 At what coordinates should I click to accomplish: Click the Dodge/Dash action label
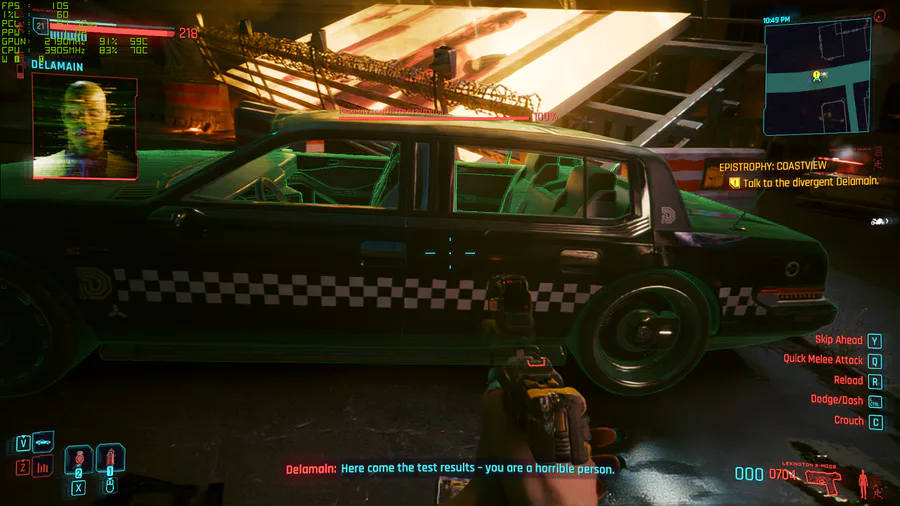click(836, 400)
